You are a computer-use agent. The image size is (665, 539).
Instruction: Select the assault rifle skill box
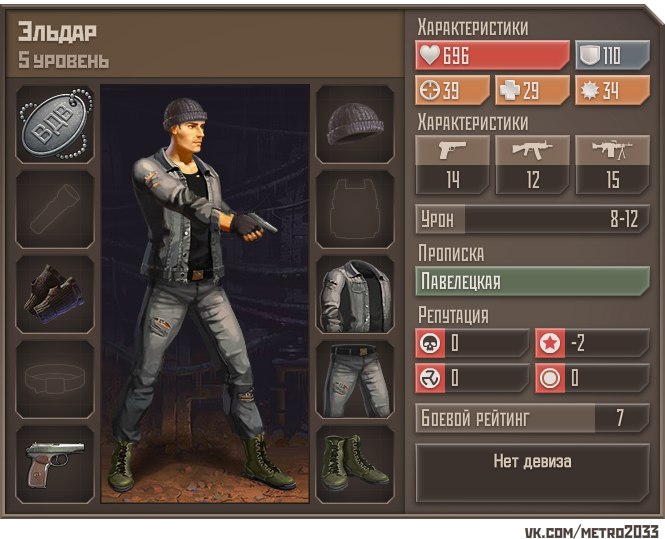coord(532,165)
